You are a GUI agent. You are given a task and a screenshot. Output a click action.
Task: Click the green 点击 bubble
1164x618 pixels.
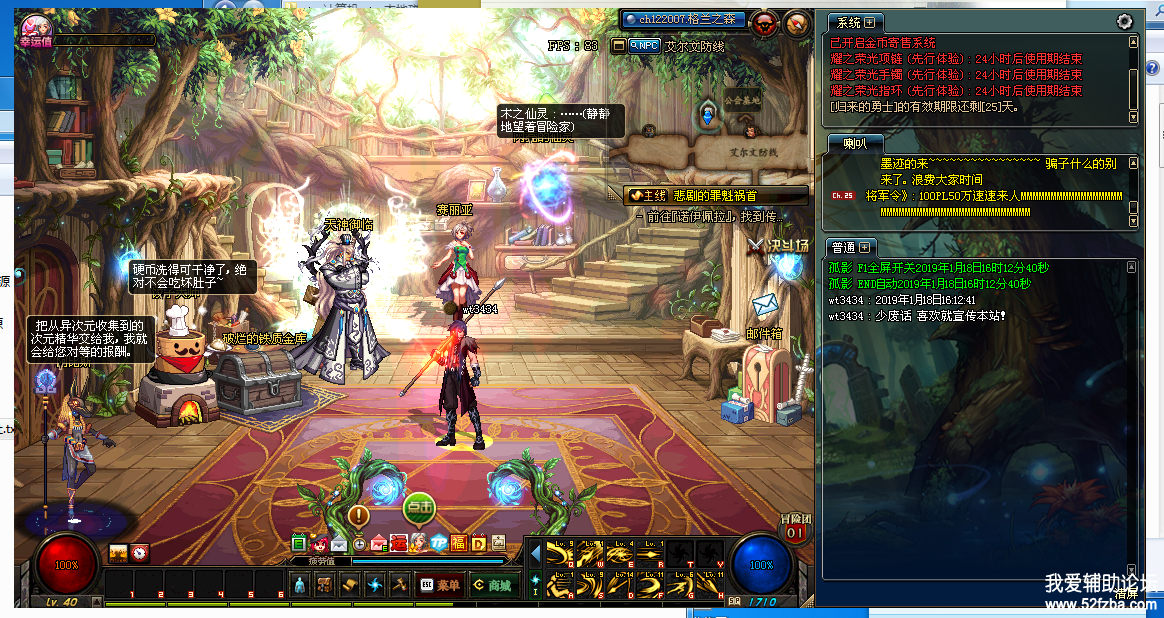click(x=419, y=508)
